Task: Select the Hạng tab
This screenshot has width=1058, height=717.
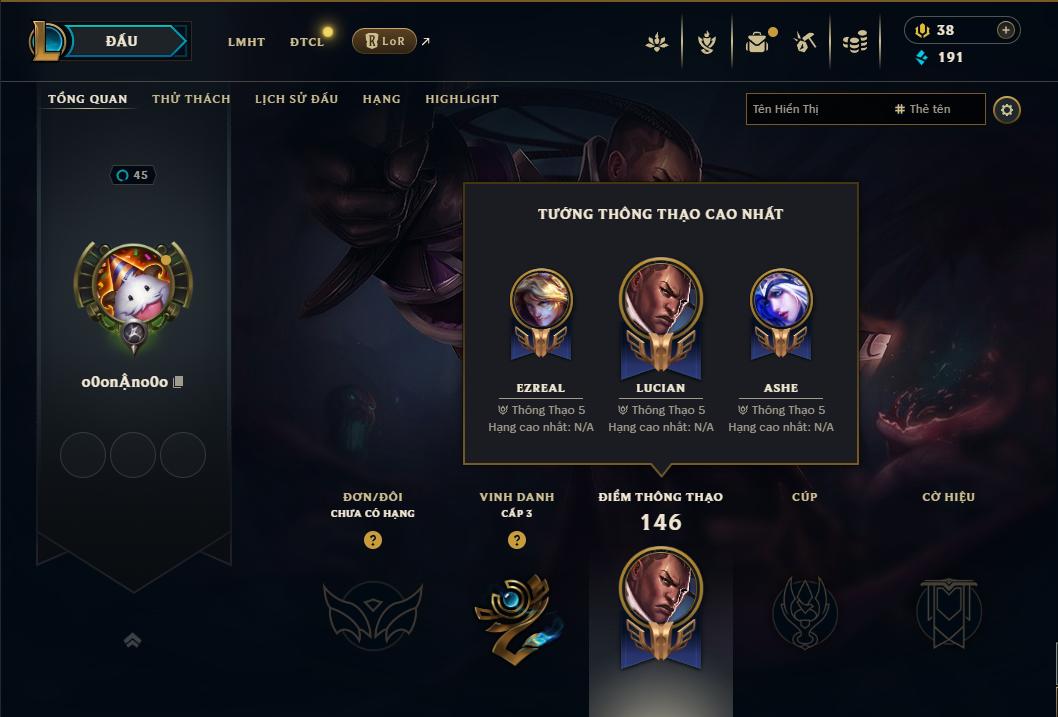Action: tap(381, 99)
